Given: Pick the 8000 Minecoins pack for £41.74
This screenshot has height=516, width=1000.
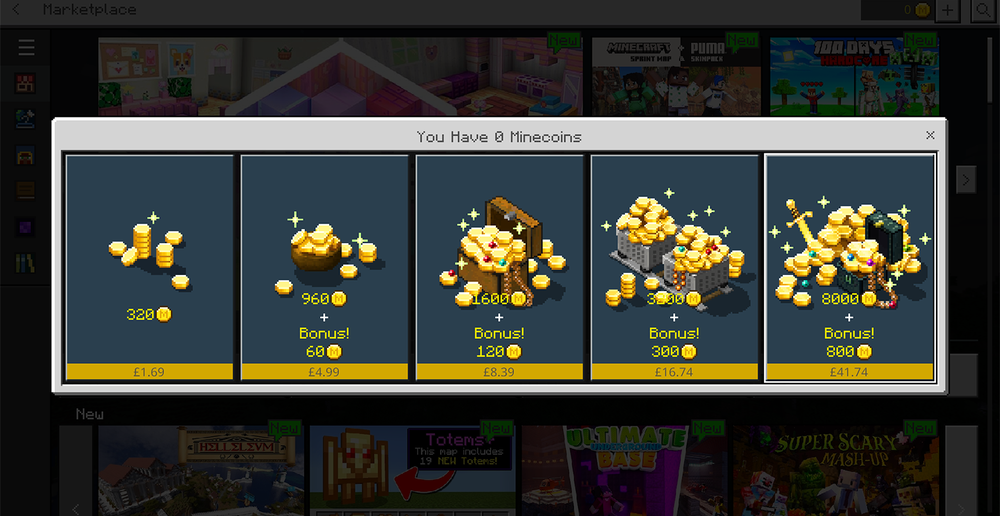Looking at the screenshot, I should [x=850, y=267].
